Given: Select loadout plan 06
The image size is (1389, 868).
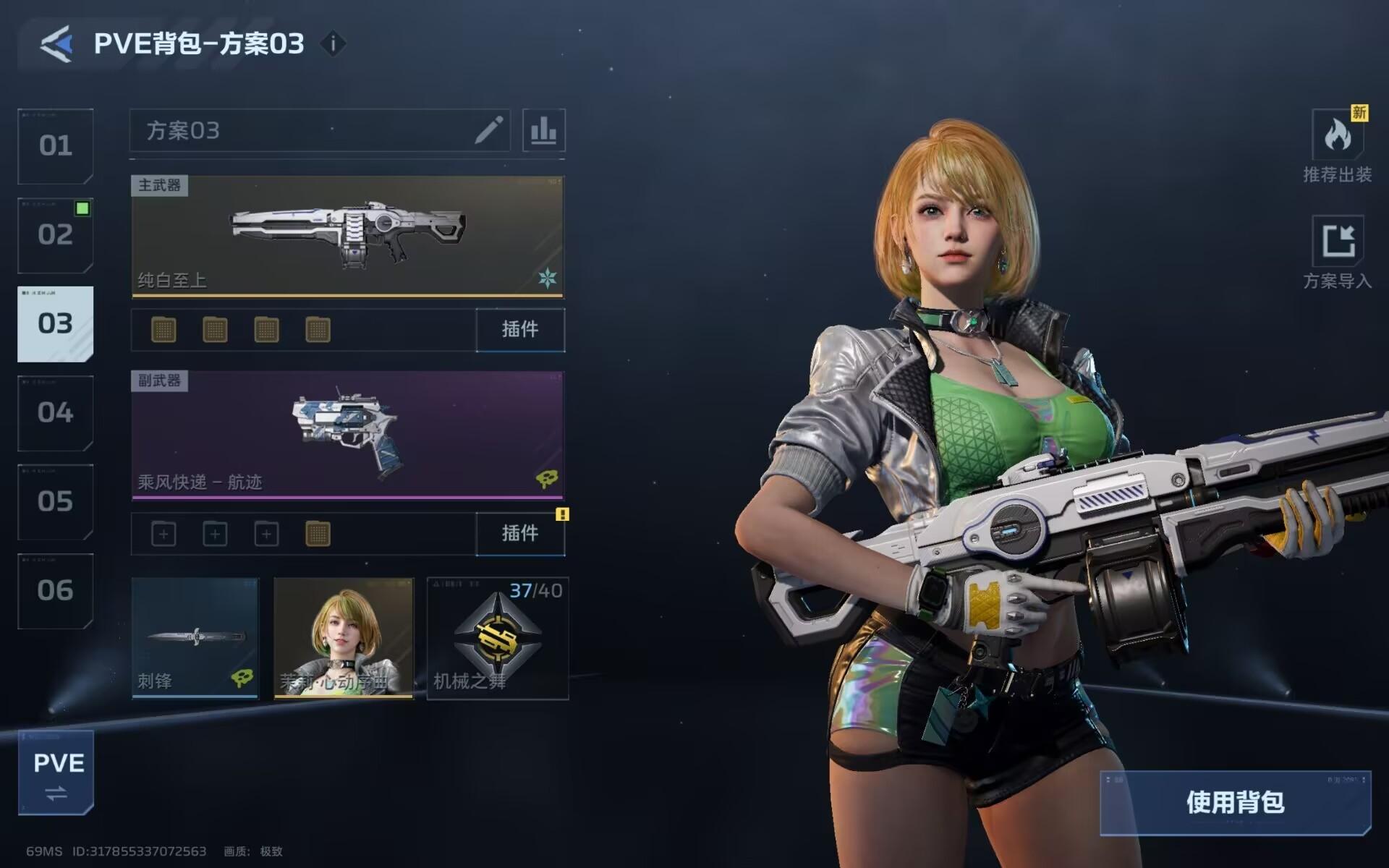Looking at the screenshot, I should 56,591.
